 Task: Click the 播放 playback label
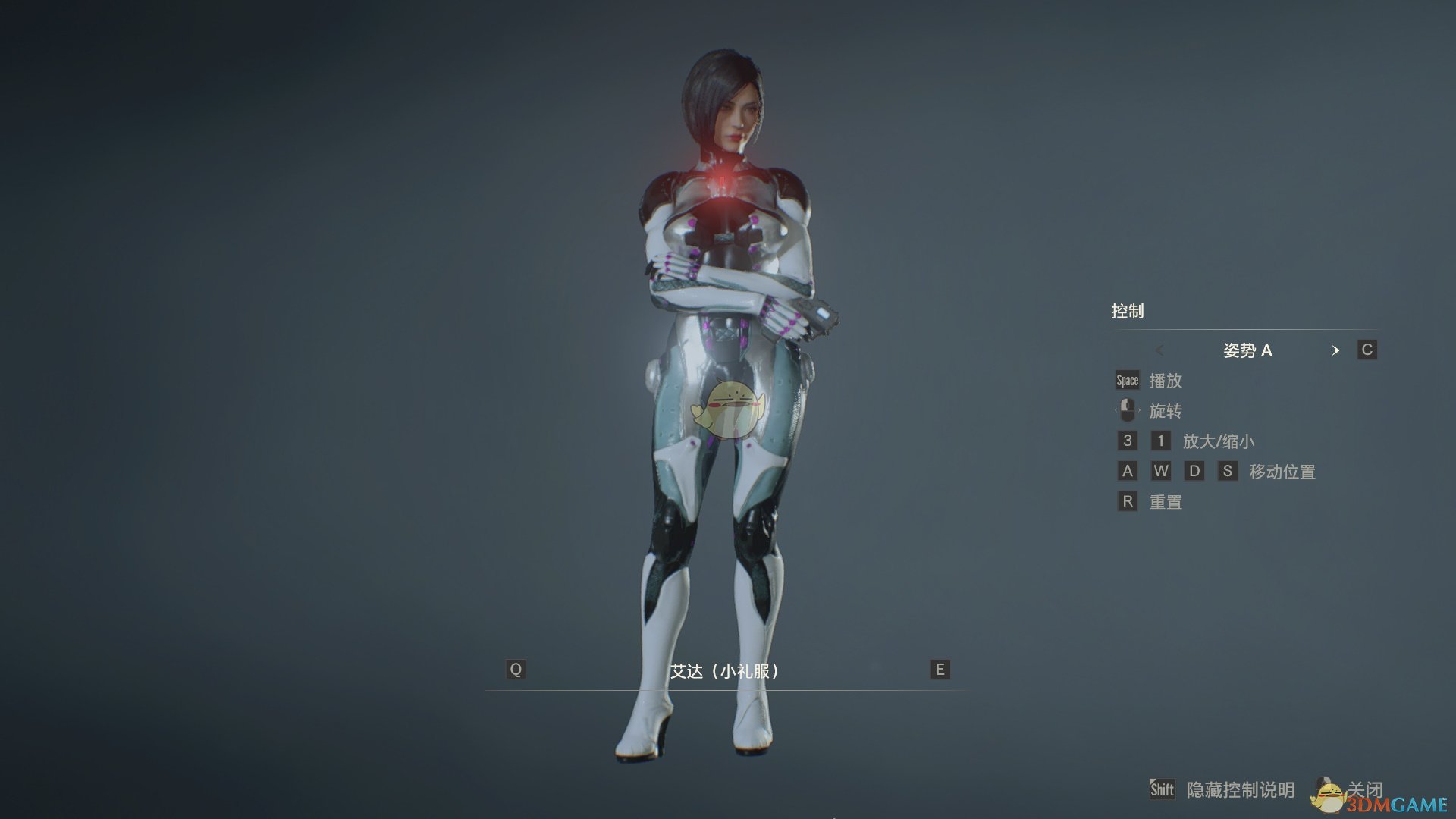[1166, 381]
